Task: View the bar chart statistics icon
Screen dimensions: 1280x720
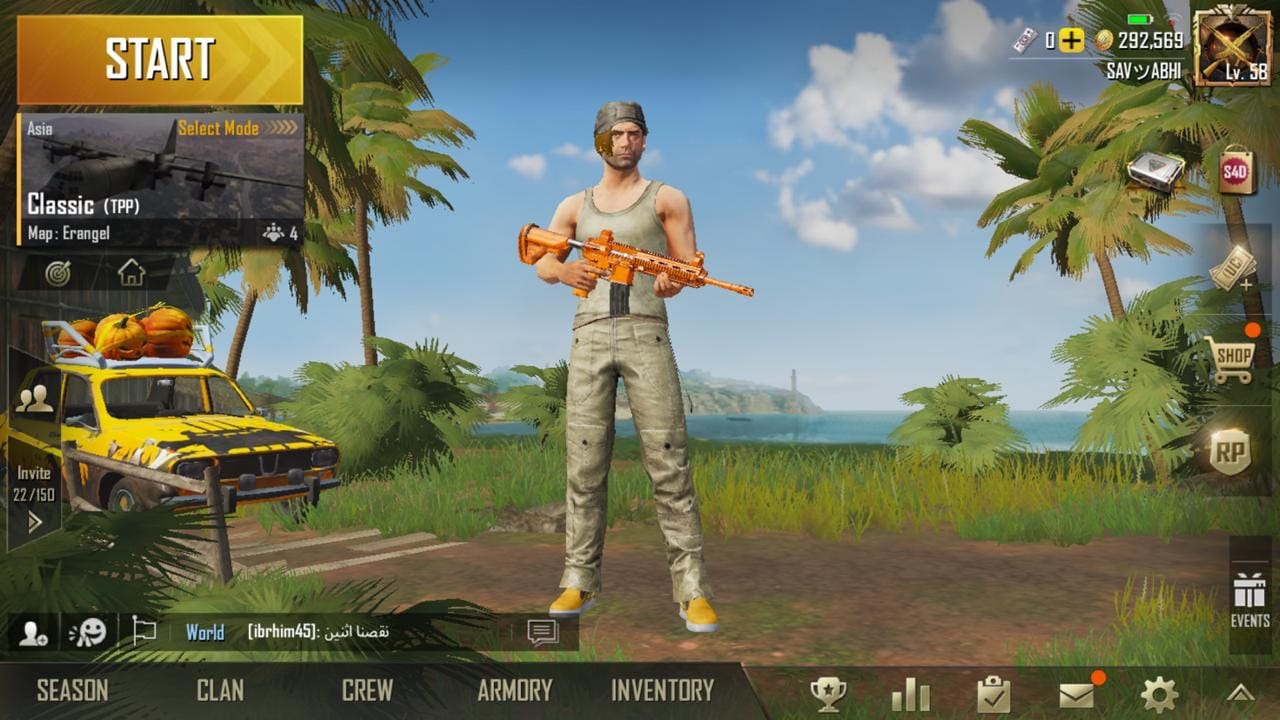Action: [910, 694]
